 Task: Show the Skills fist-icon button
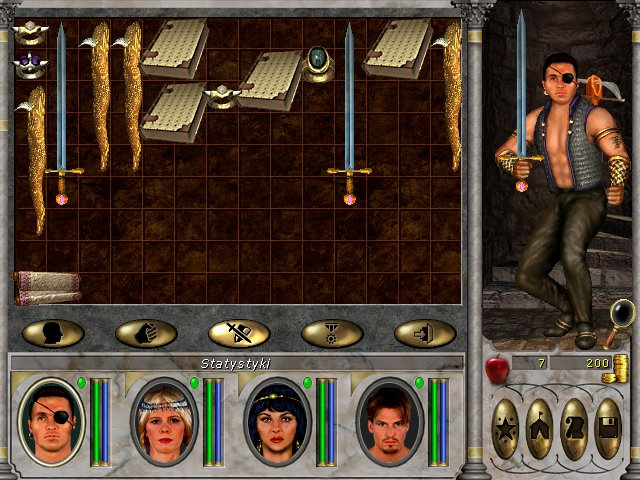point(146,333)
